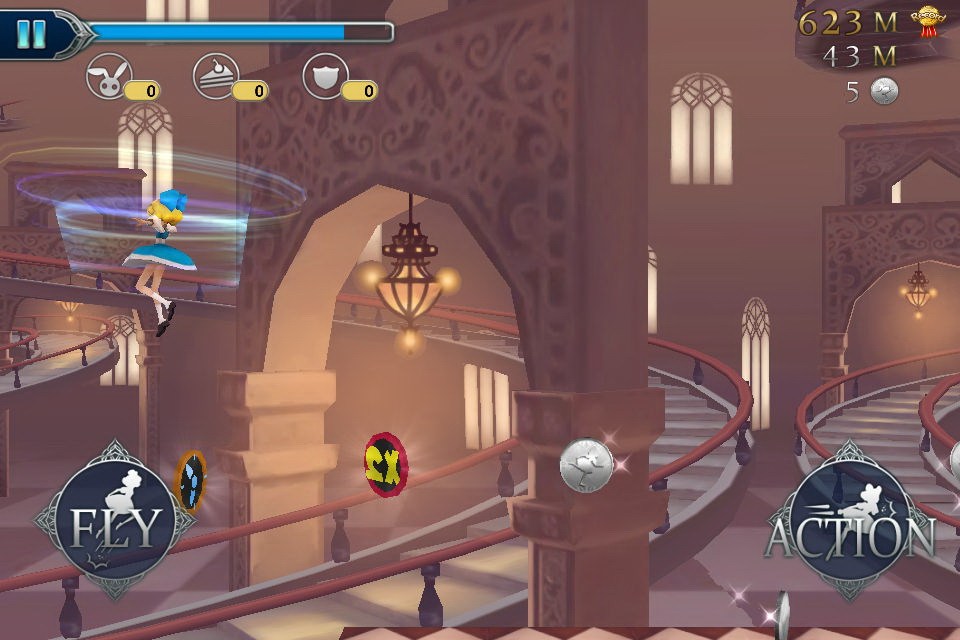Image resolution: width=960 pixels, height=640 pixels.
Task: Use the shield item
Action: (x=325, y=77)
